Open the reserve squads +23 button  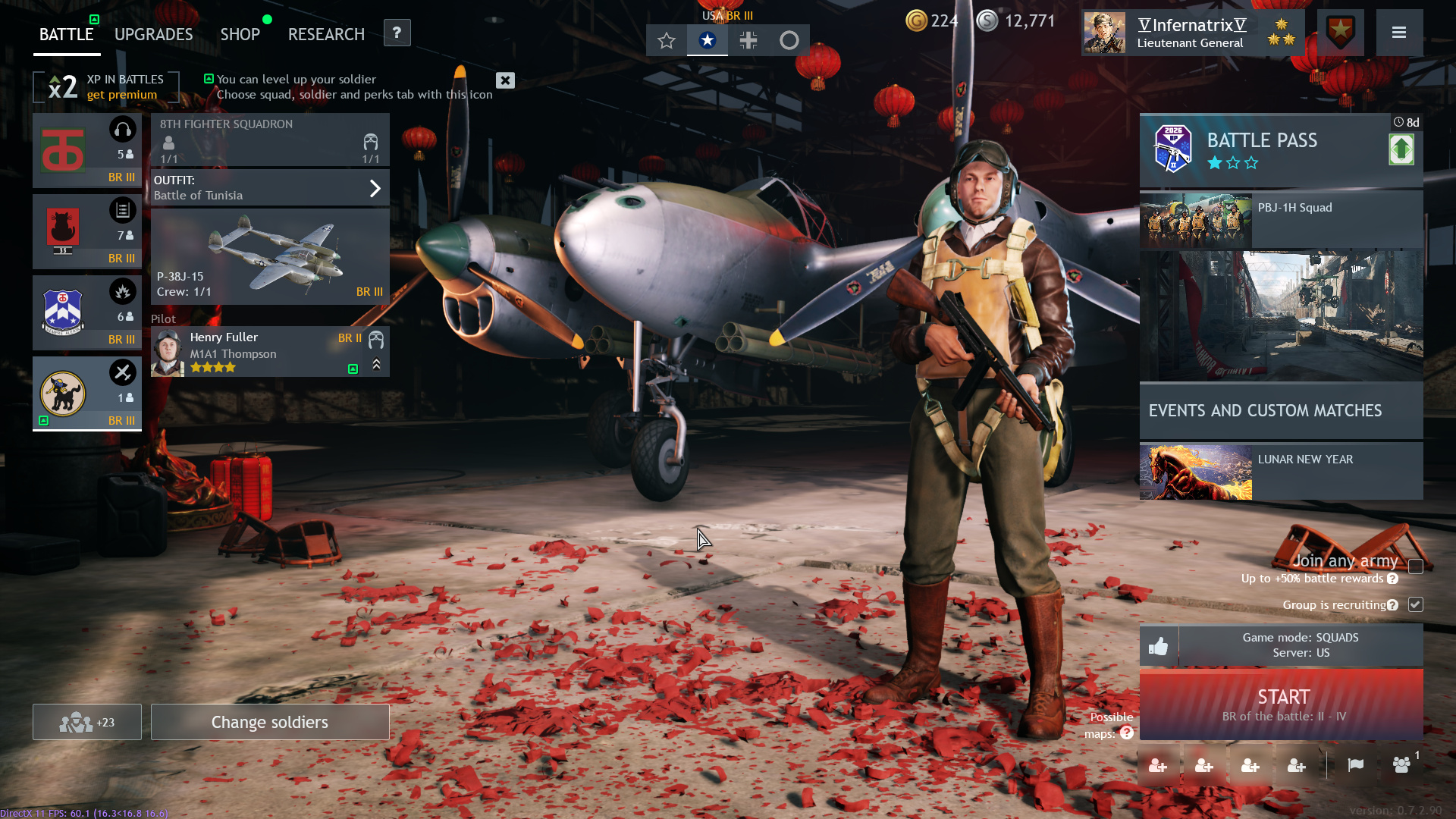86,722
